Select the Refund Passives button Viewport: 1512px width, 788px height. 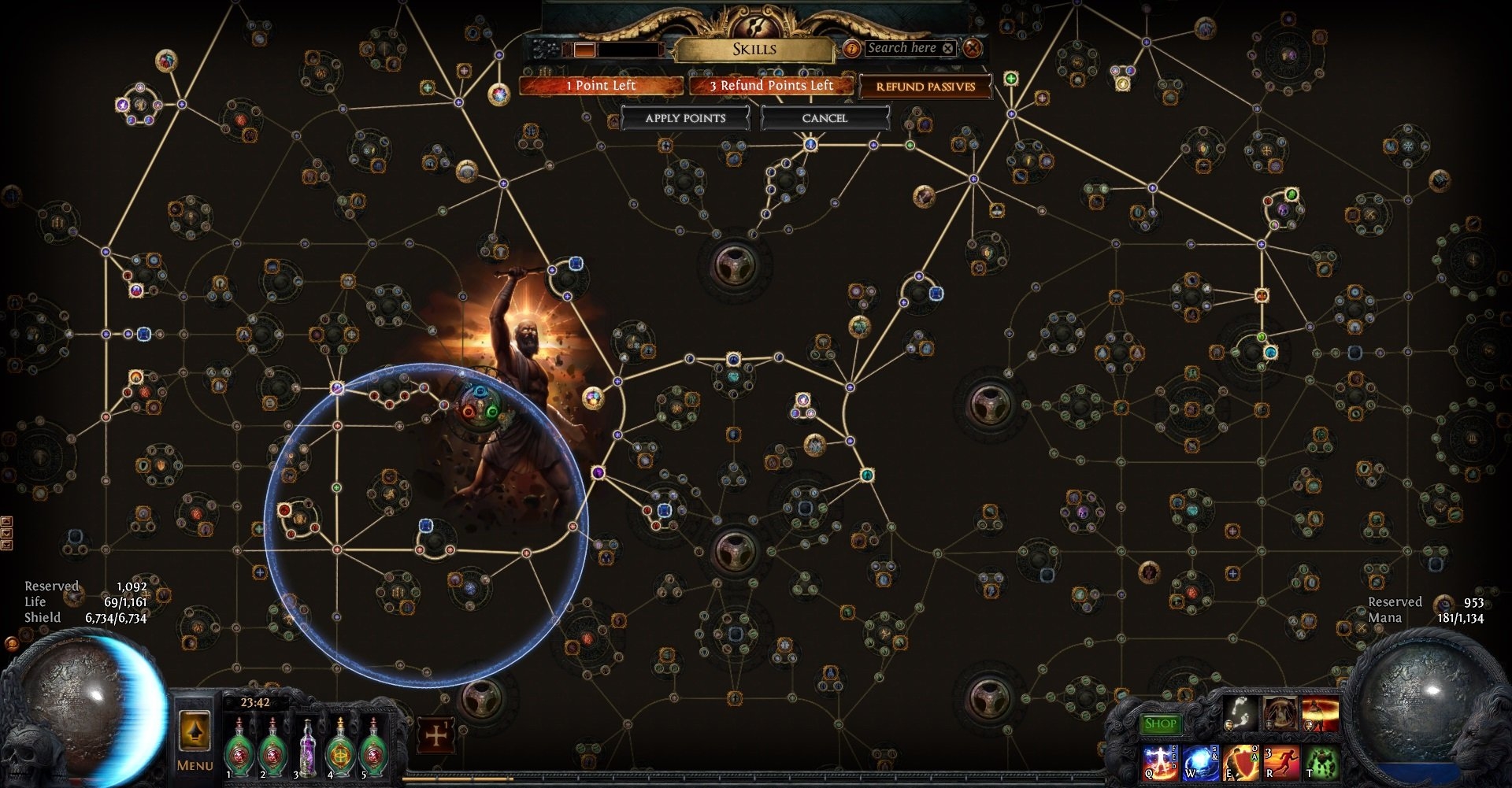(925, 87)
